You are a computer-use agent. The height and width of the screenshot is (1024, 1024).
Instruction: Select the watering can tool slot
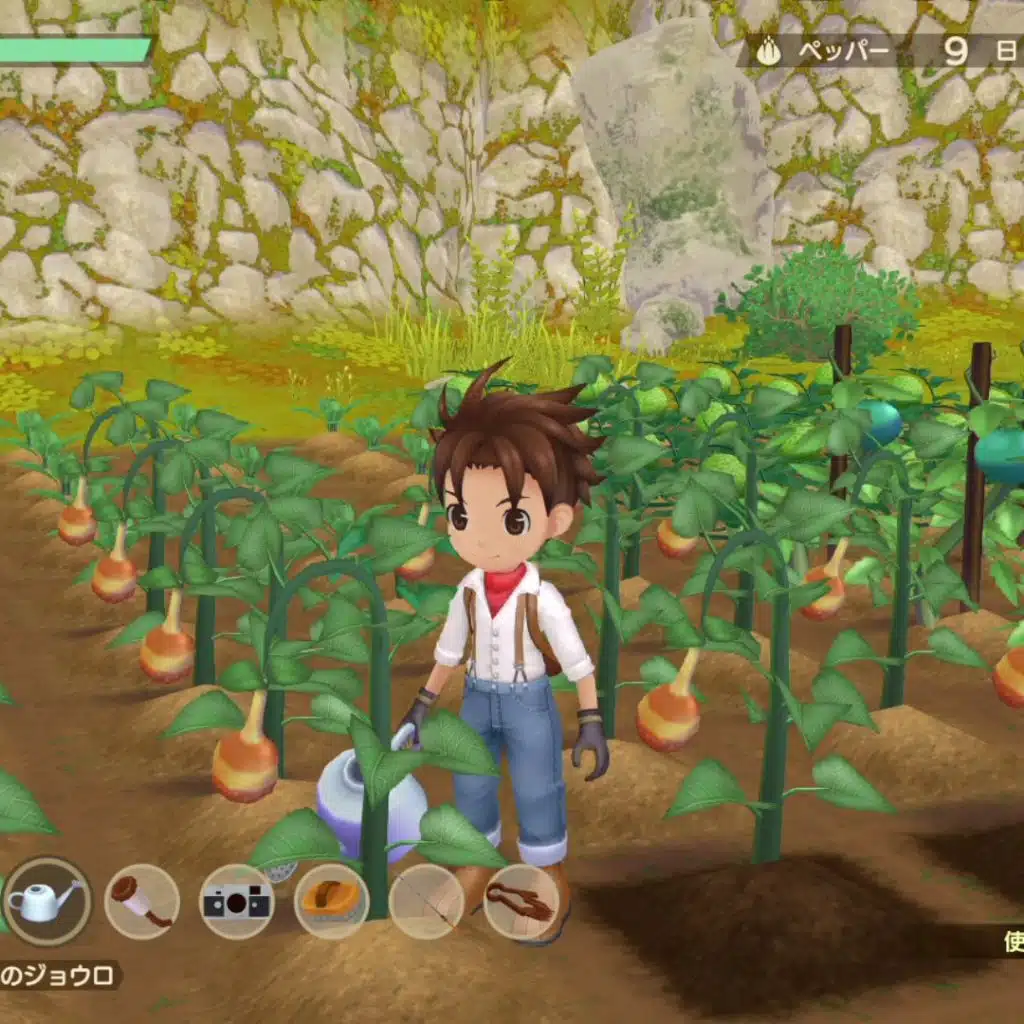[45, 901]
